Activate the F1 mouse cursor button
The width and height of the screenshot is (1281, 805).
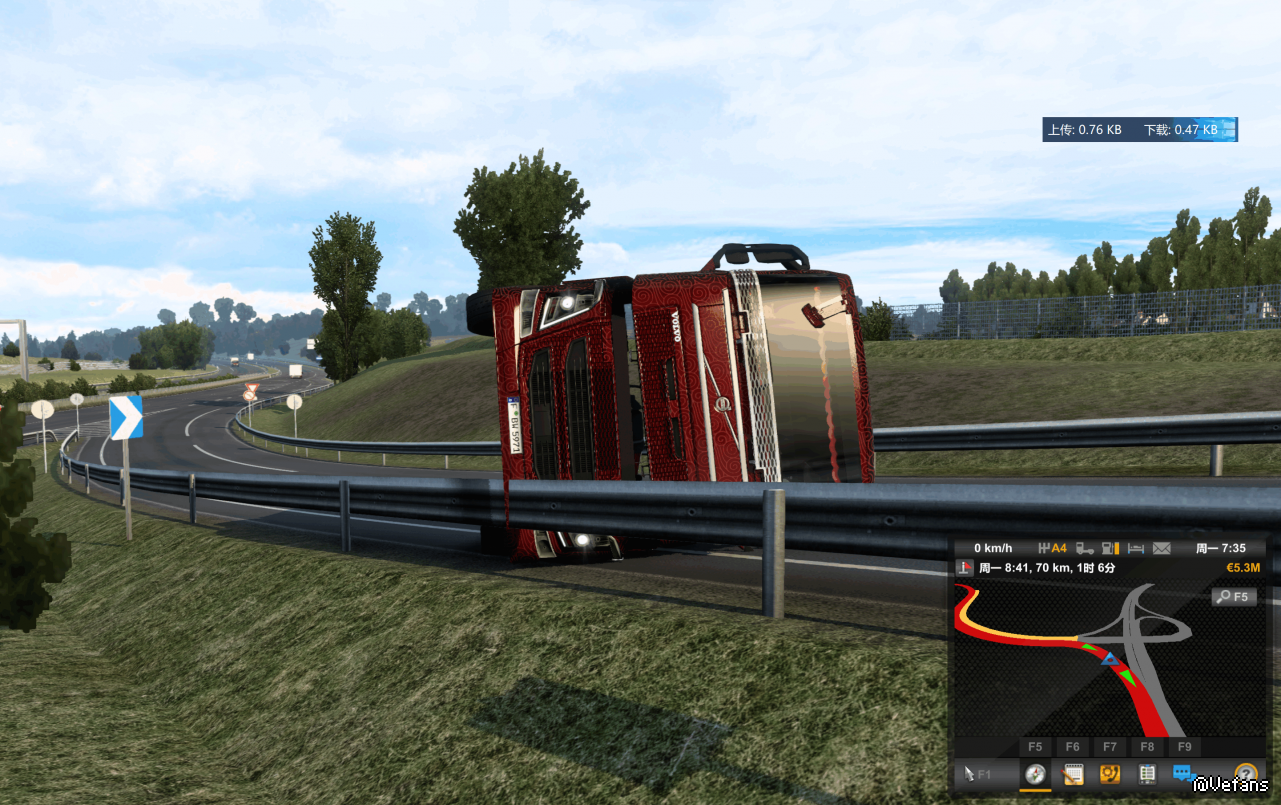978,773
